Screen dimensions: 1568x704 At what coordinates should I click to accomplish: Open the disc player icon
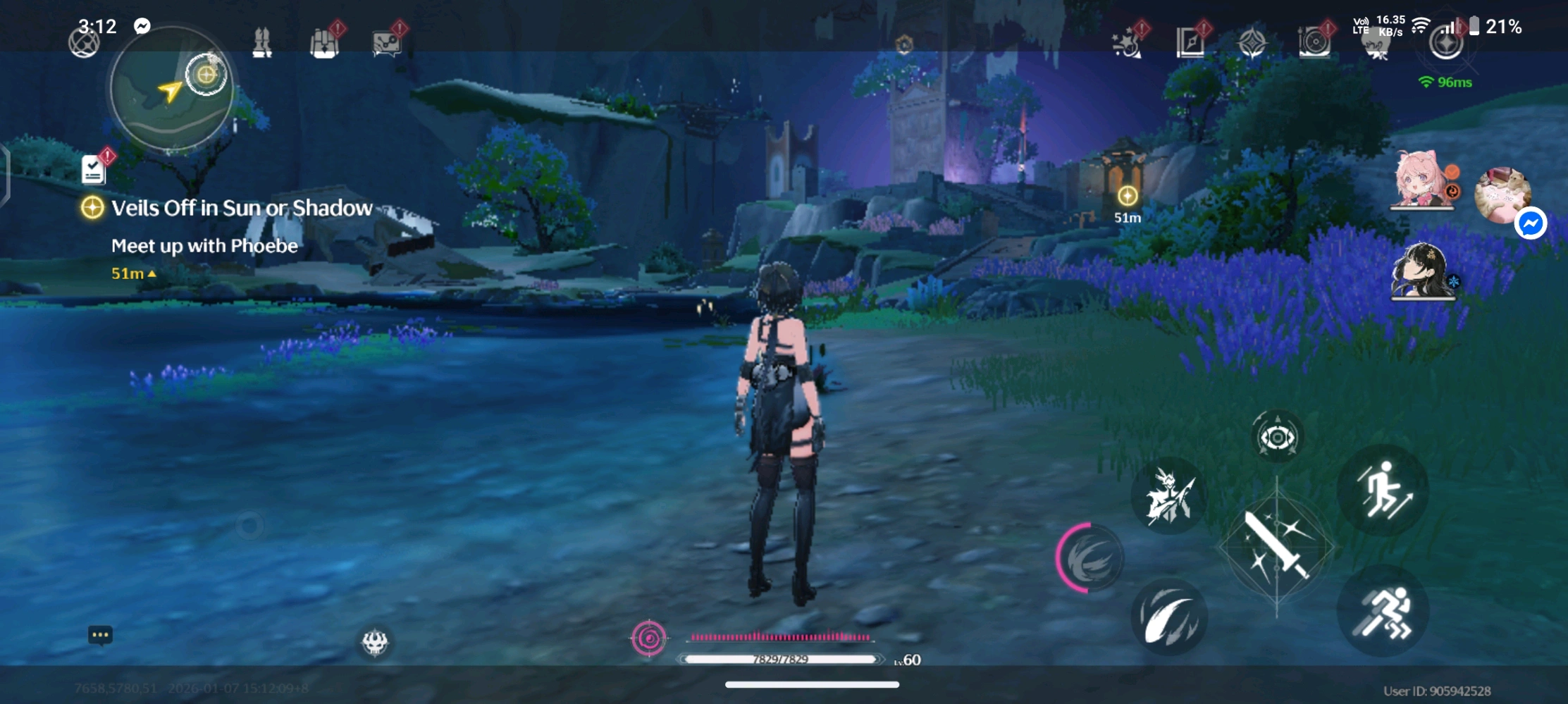[1314, 44]
